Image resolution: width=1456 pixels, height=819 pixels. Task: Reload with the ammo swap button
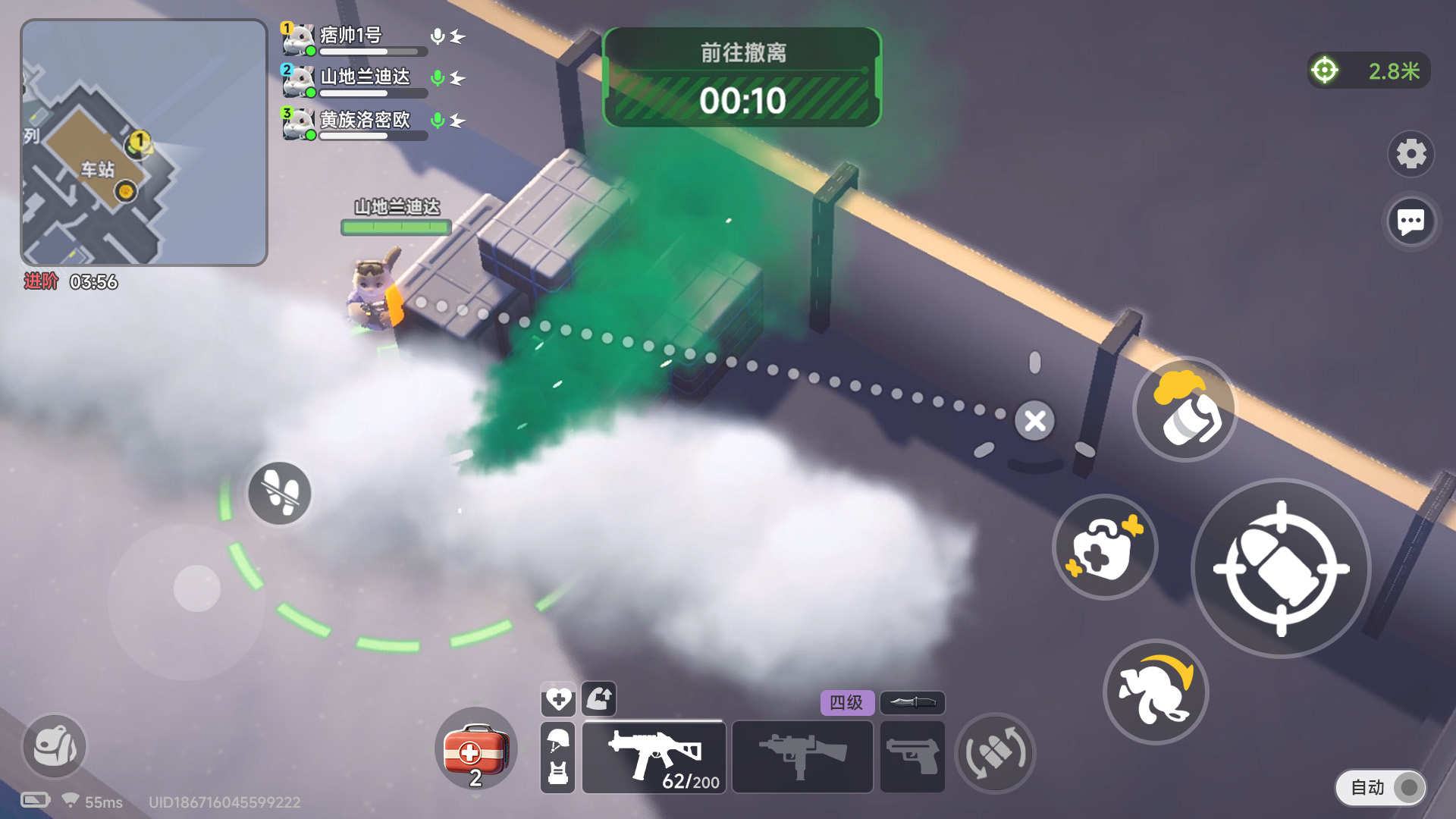pos(994,754)
